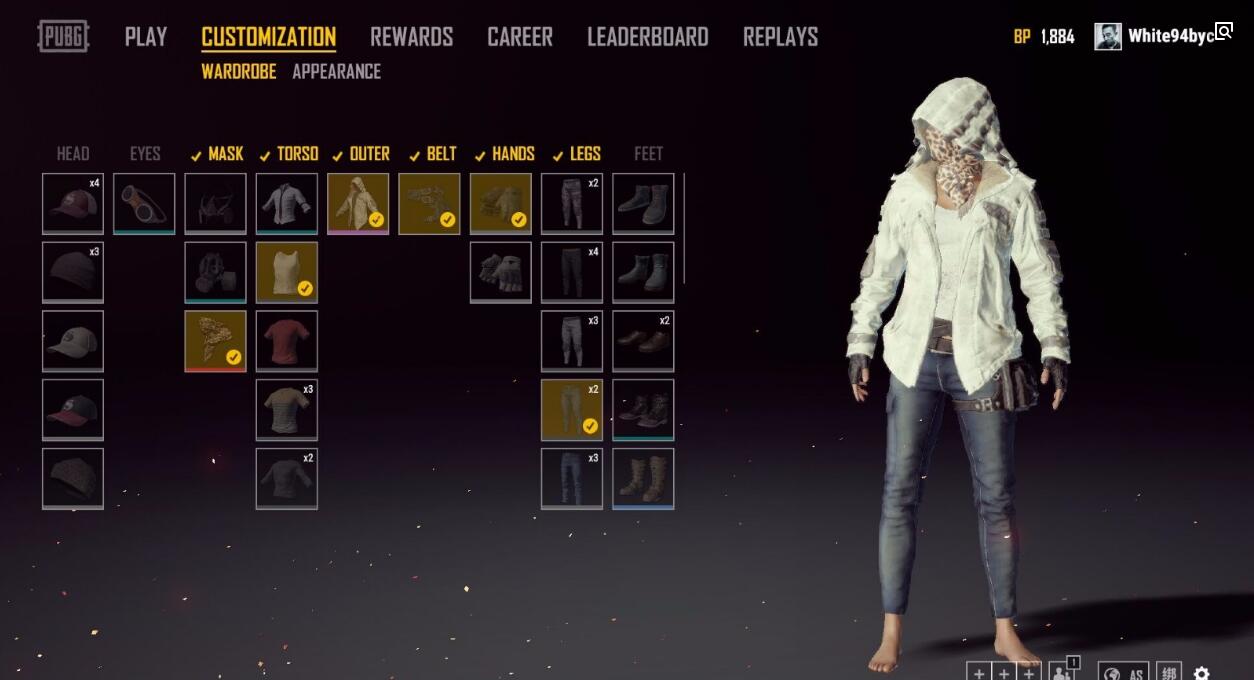Unequip the white tank top

(287, 272)
